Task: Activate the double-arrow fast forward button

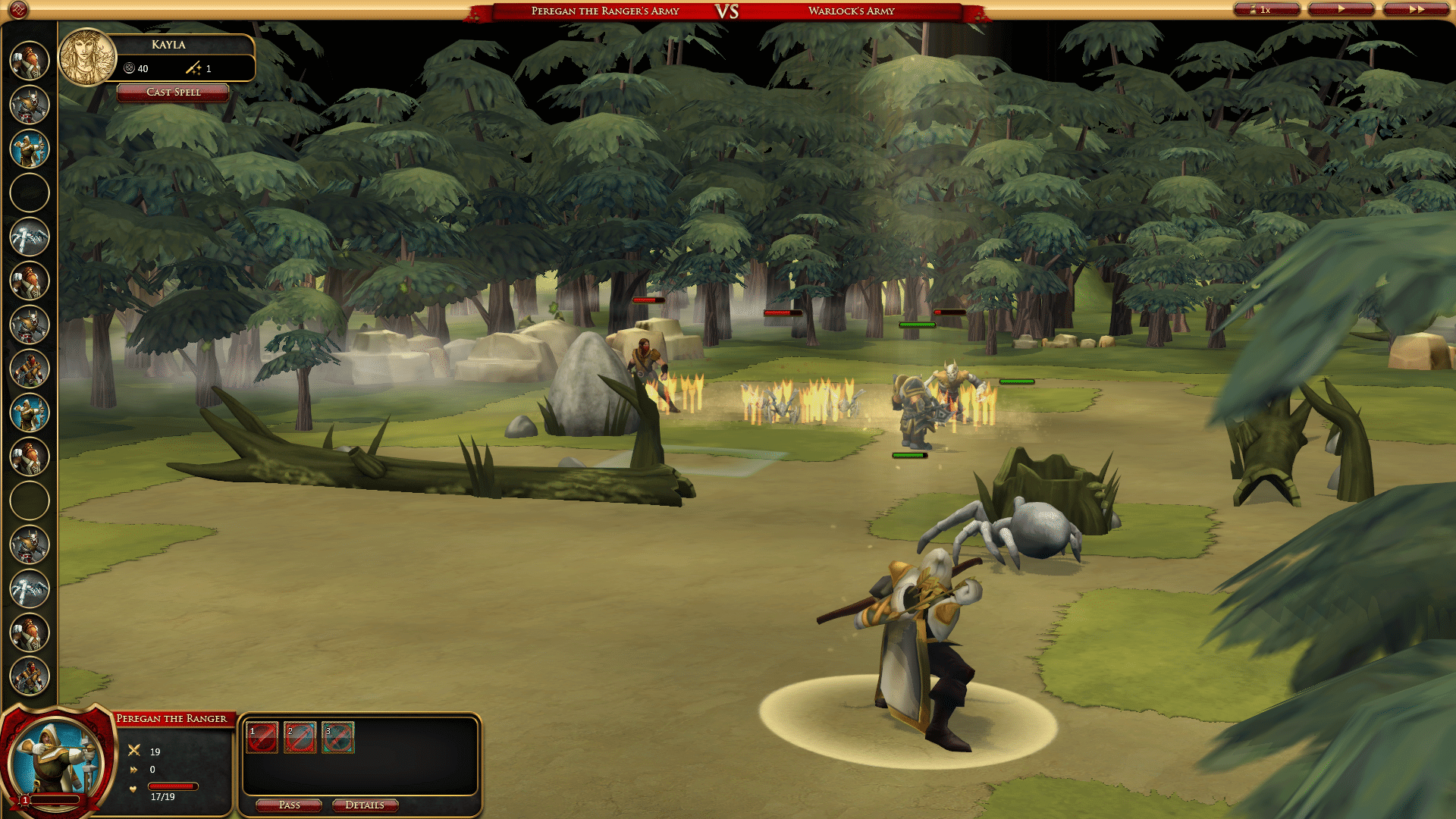Action: [x=1416, y=10]
